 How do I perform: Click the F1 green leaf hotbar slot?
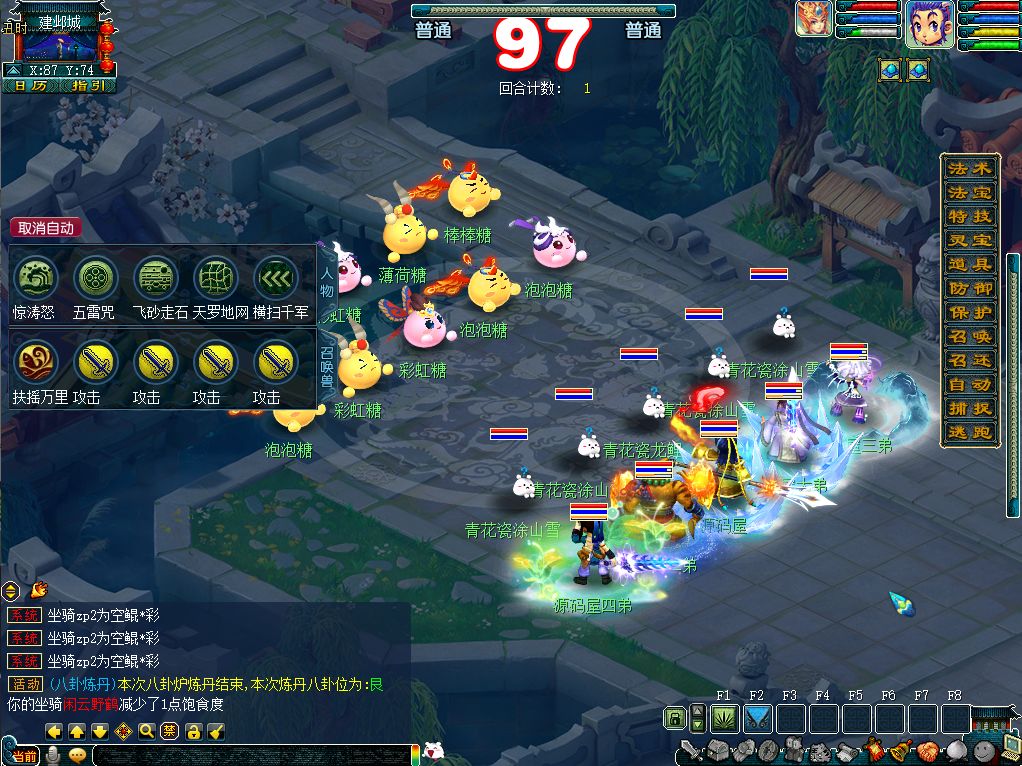point(724,717)
